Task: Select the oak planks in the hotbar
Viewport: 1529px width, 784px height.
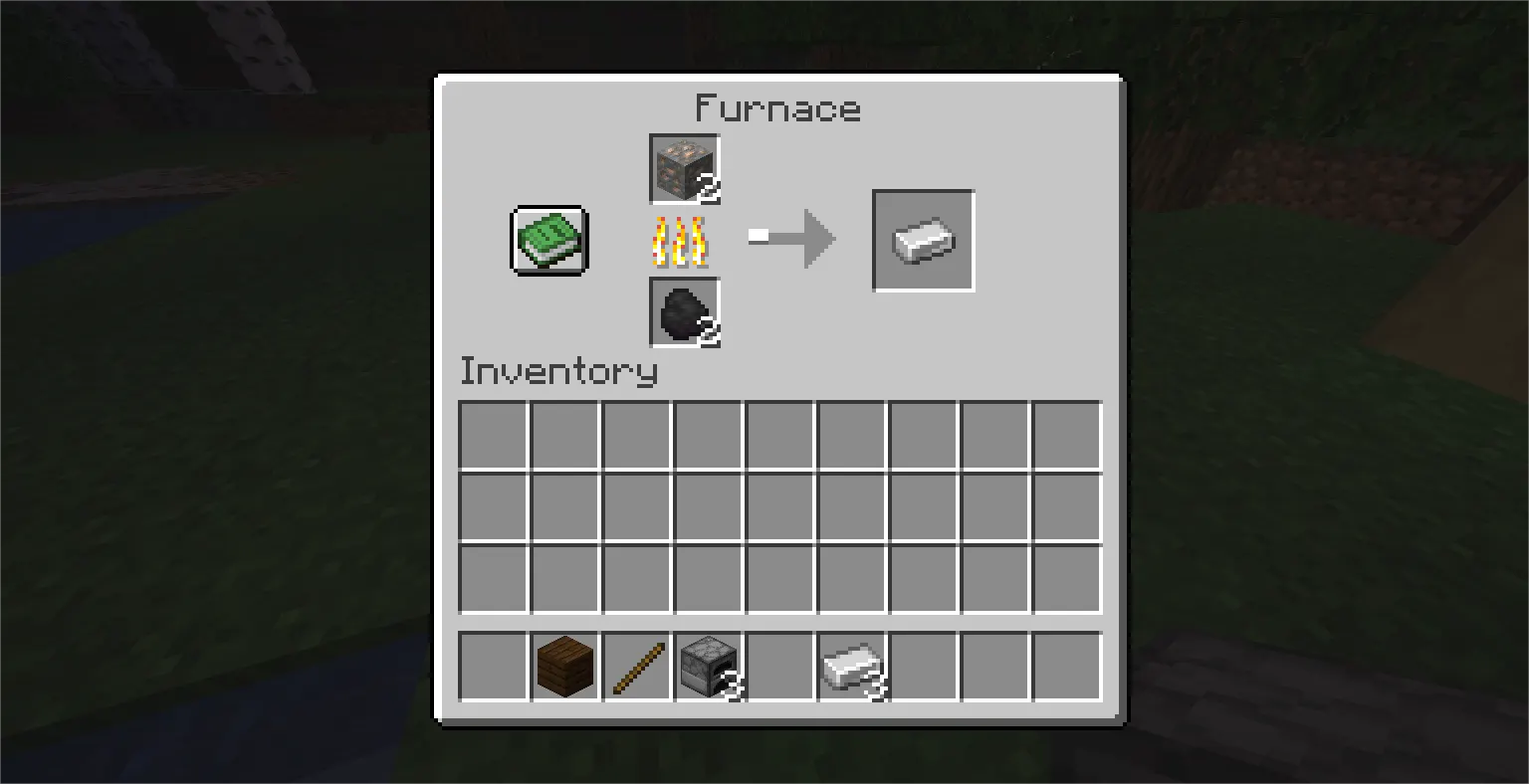Action: (x=564, y=667)
